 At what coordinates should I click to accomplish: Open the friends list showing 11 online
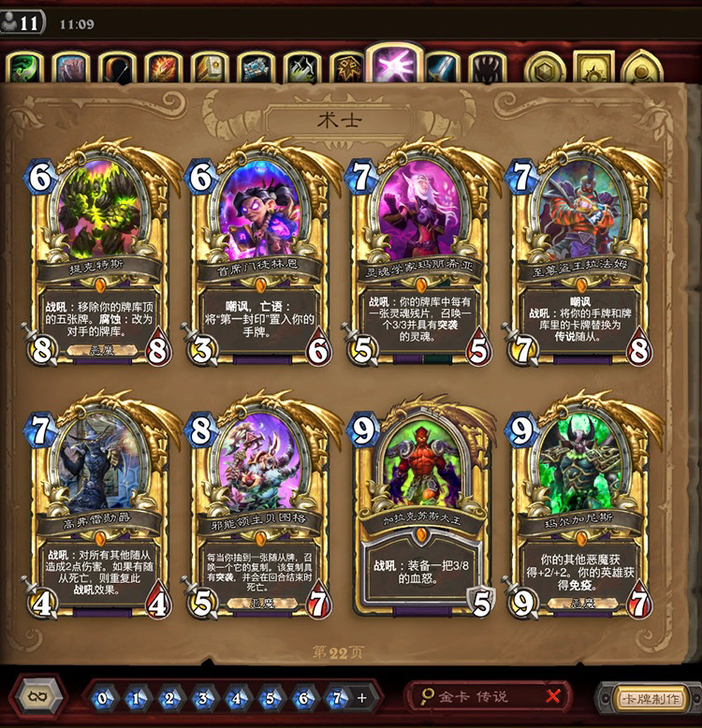[x=22, y=21]
